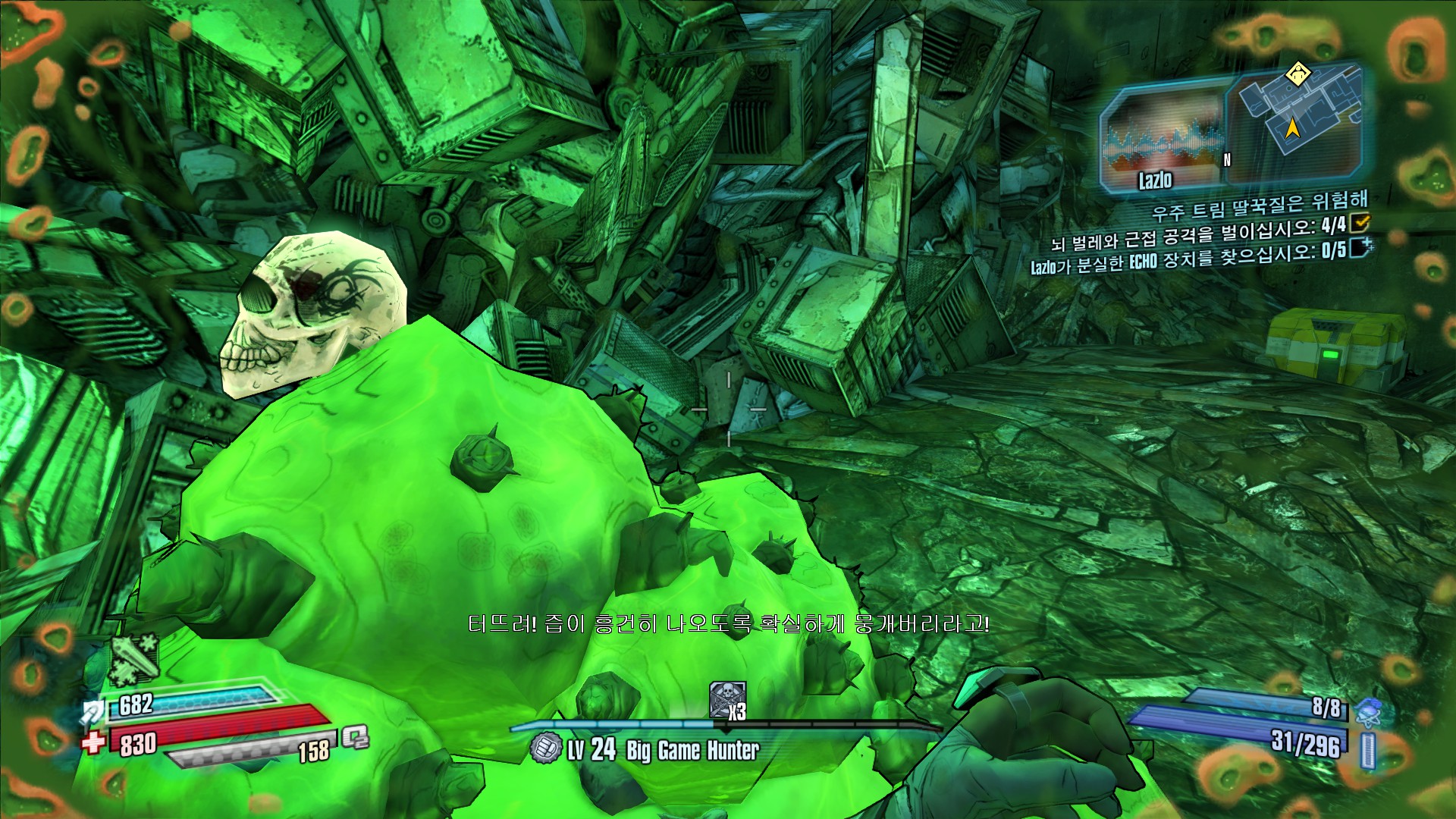
Task: Click the weapon swap icon beside 158
Action: [354, 737]
